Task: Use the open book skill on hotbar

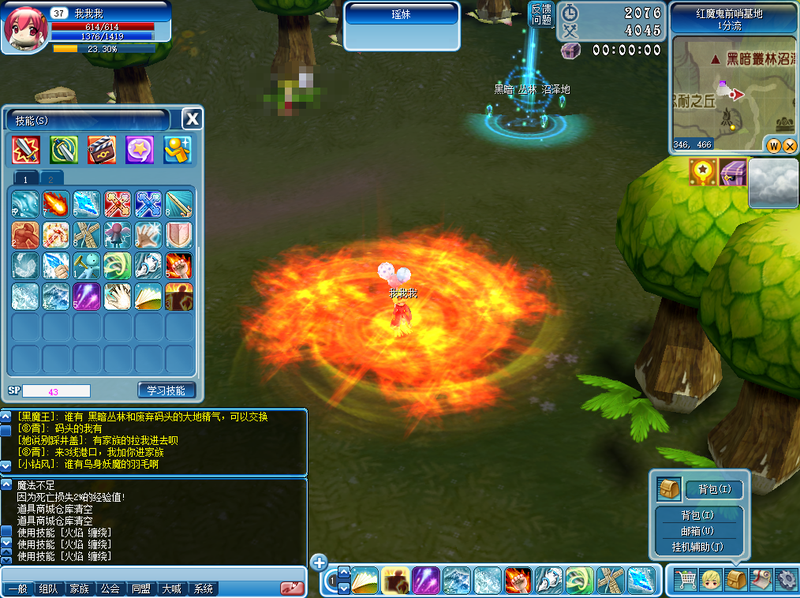Action: pyautogui.click(x=364, y=579)
